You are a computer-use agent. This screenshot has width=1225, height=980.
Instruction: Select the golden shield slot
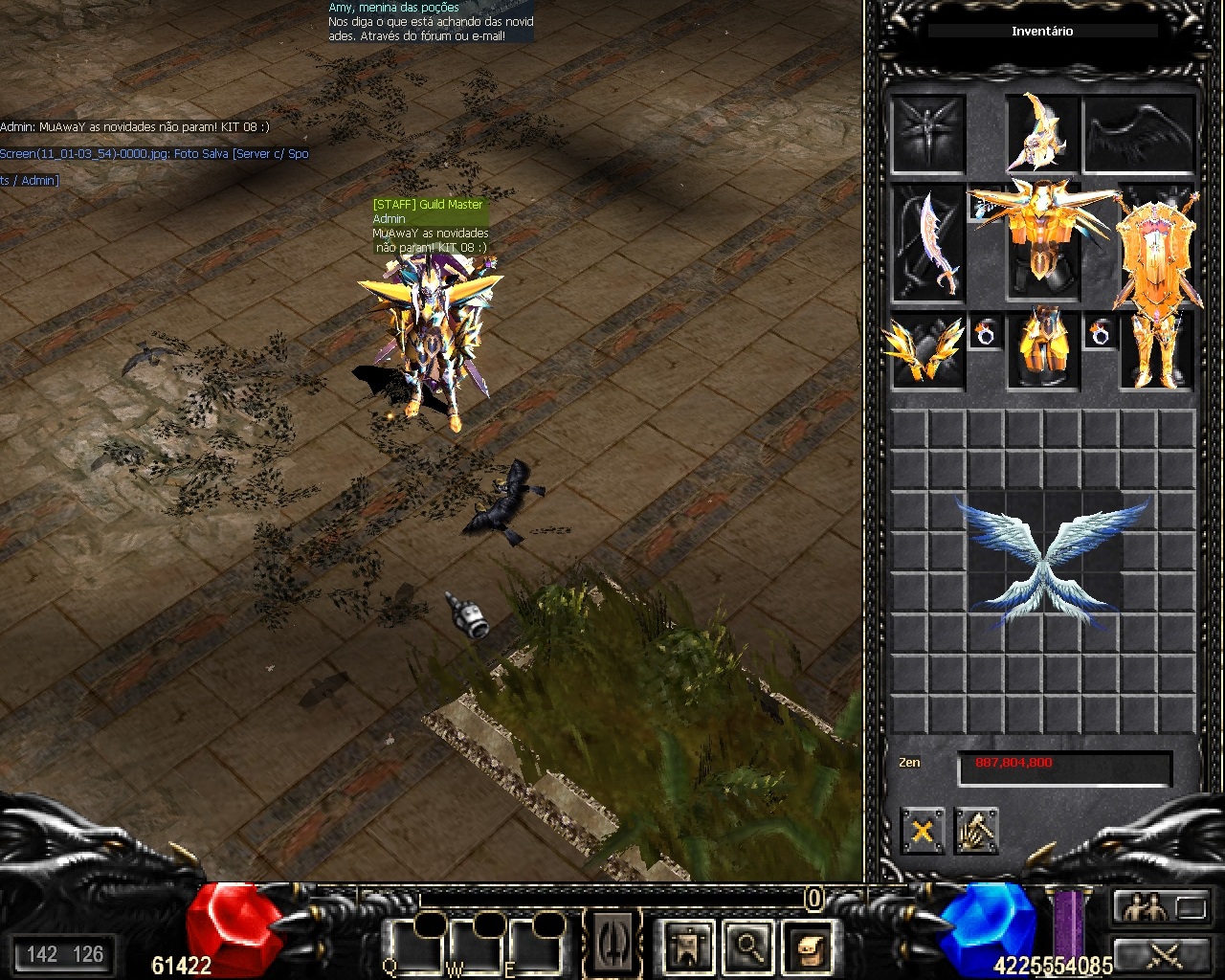click(1157, 244)
